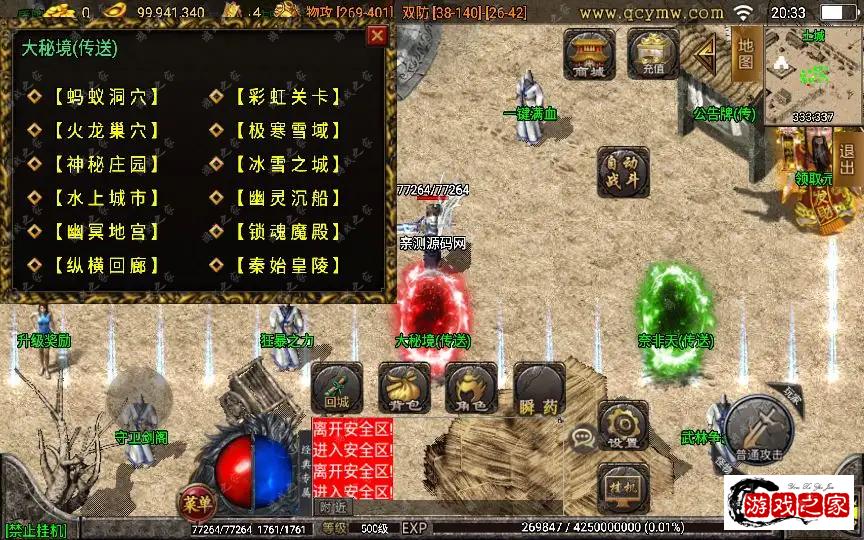
Task: Toggle 自动战斗 auto battle
Action: 623,172
